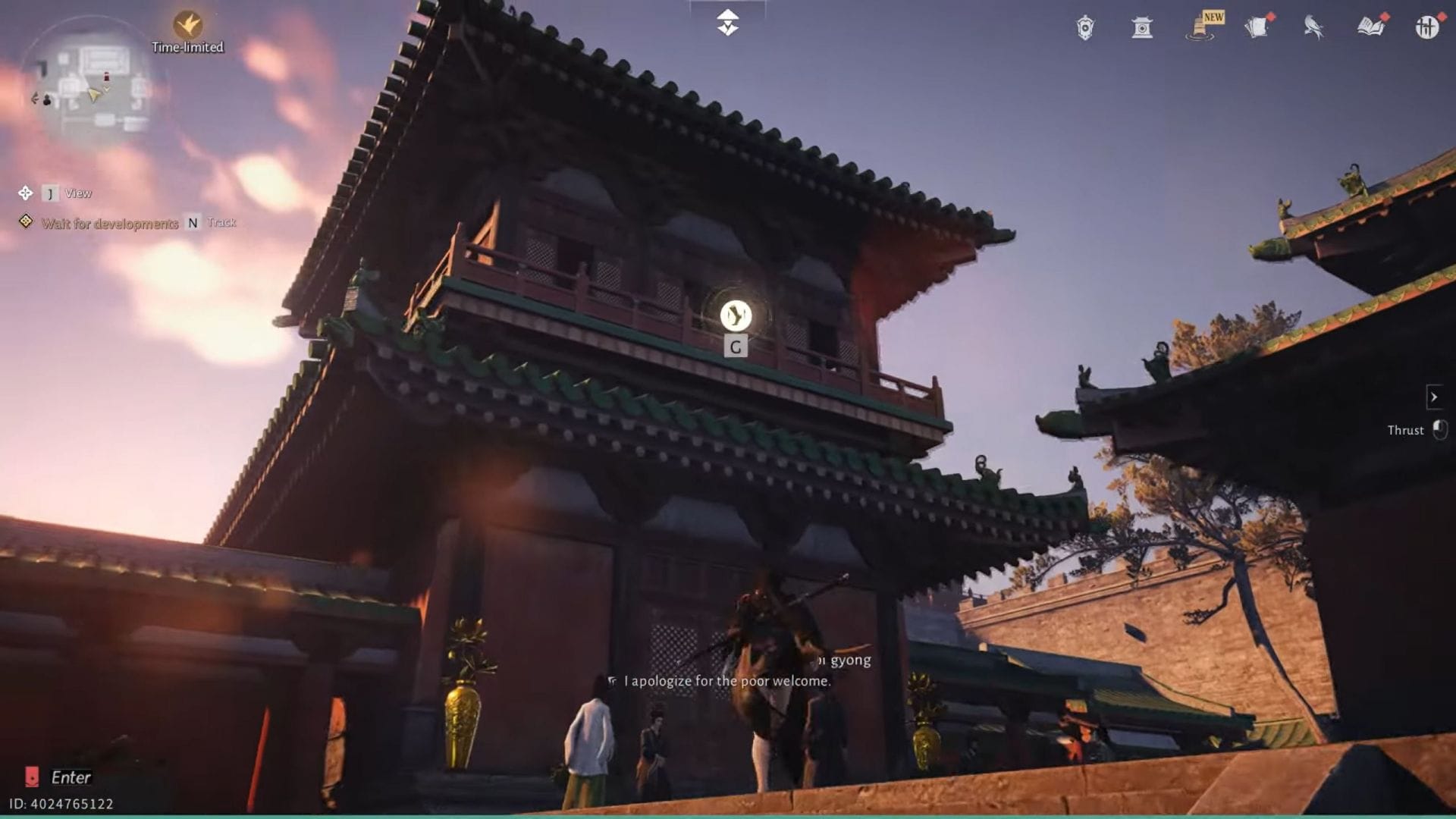Expand the collapsed panel on right edge
Screen dimensions: 1456x819
[1435, 397]
